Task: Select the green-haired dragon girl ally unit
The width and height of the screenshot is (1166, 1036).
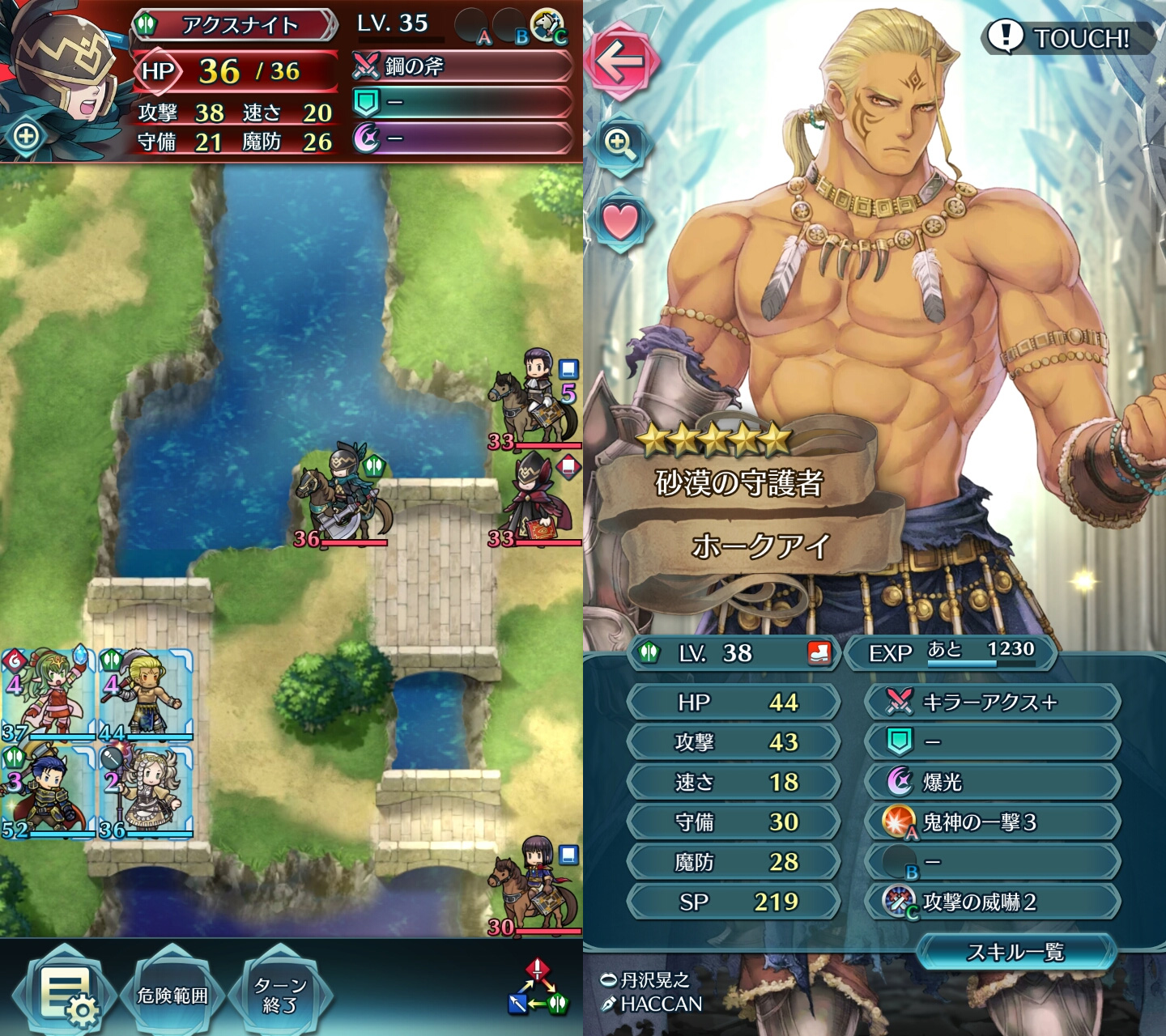Action: tap(47, 694)
